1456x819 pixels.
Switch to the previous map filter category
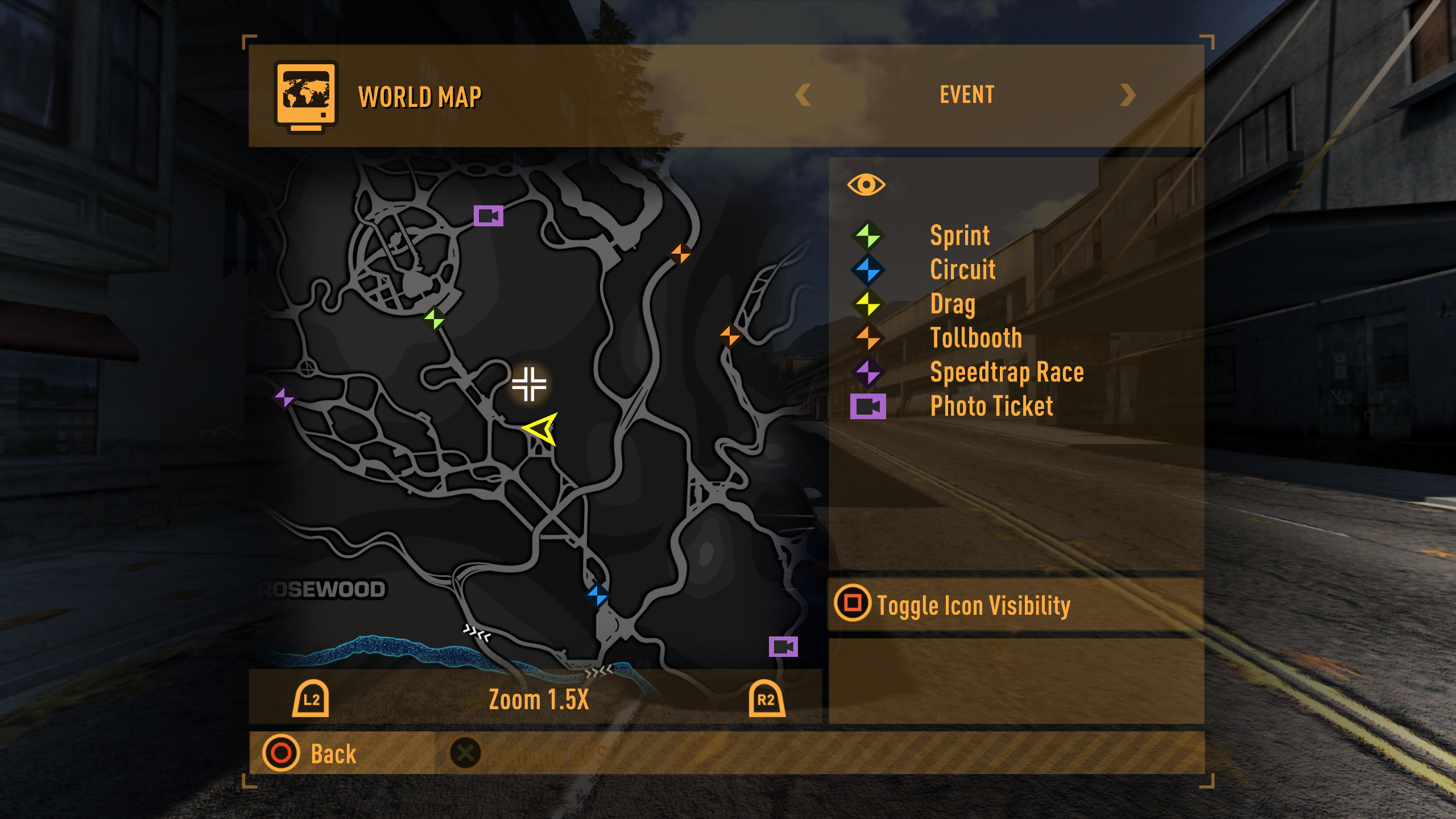pyautogui.click(x=803, y=95)
